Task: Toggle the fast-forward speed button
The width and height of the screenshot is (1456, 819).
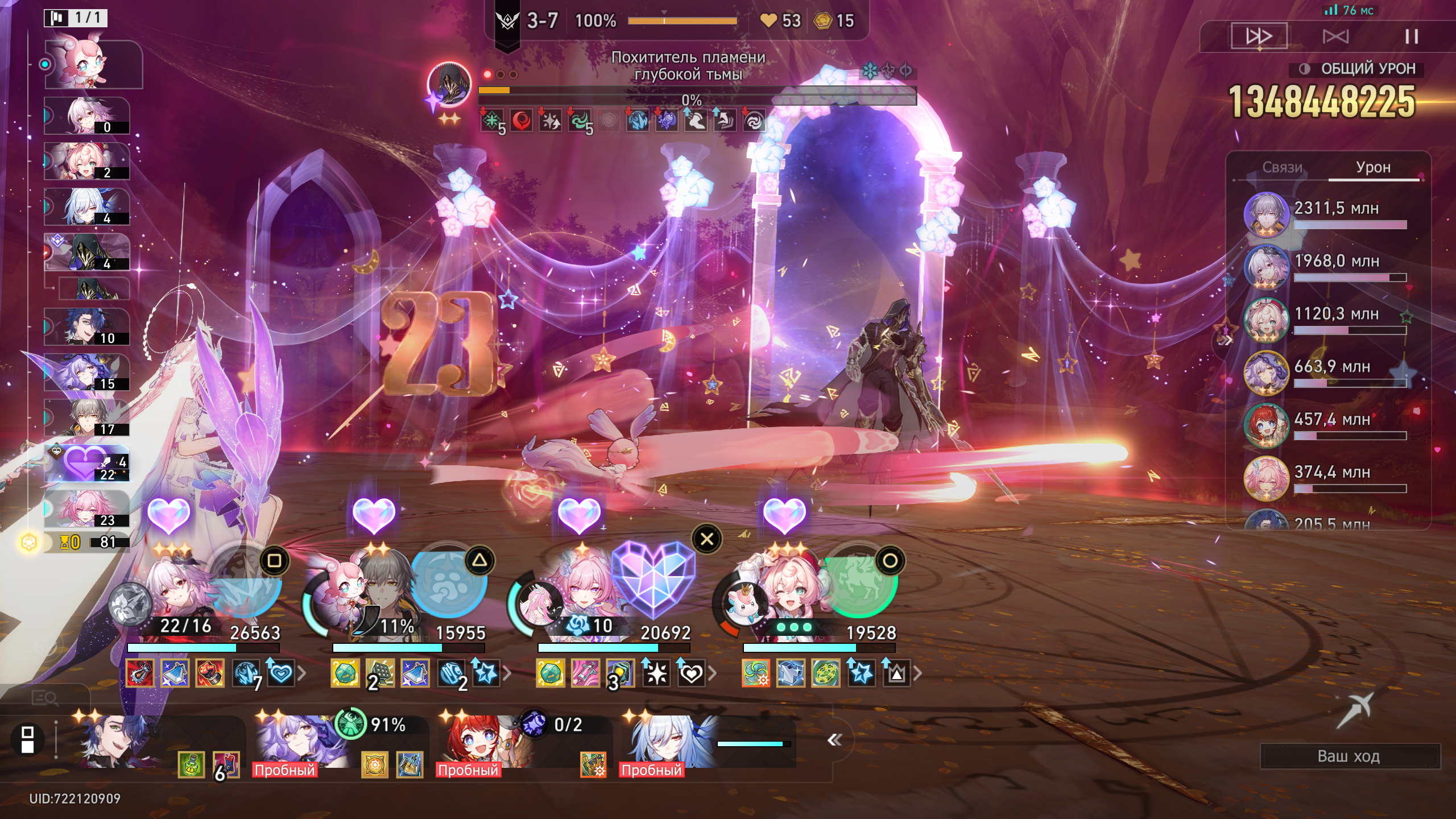Action: tap(1259, 37)
